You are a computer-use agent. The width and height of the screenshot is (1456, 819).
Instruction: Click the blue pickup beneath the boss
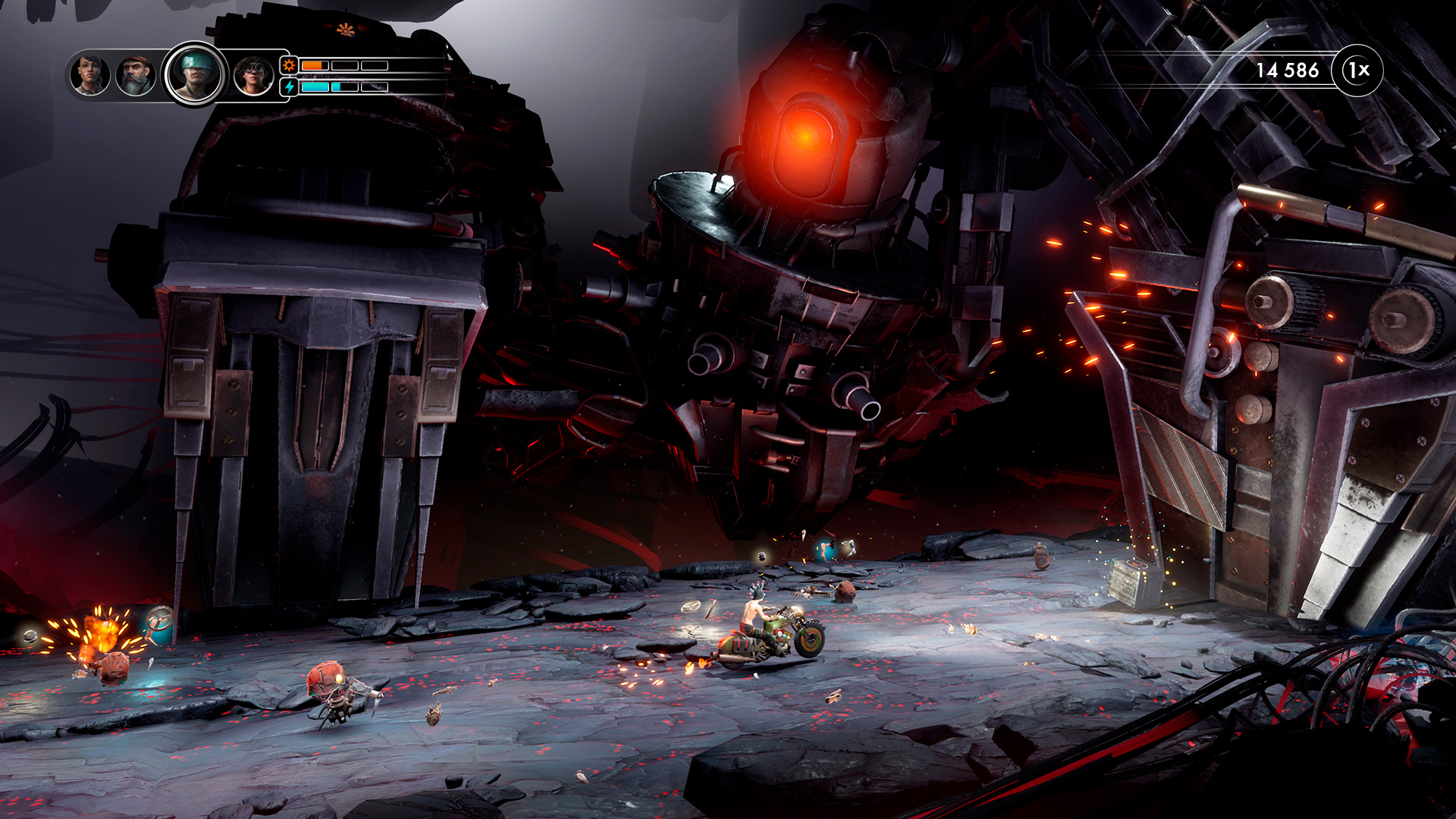coord(825,548)
